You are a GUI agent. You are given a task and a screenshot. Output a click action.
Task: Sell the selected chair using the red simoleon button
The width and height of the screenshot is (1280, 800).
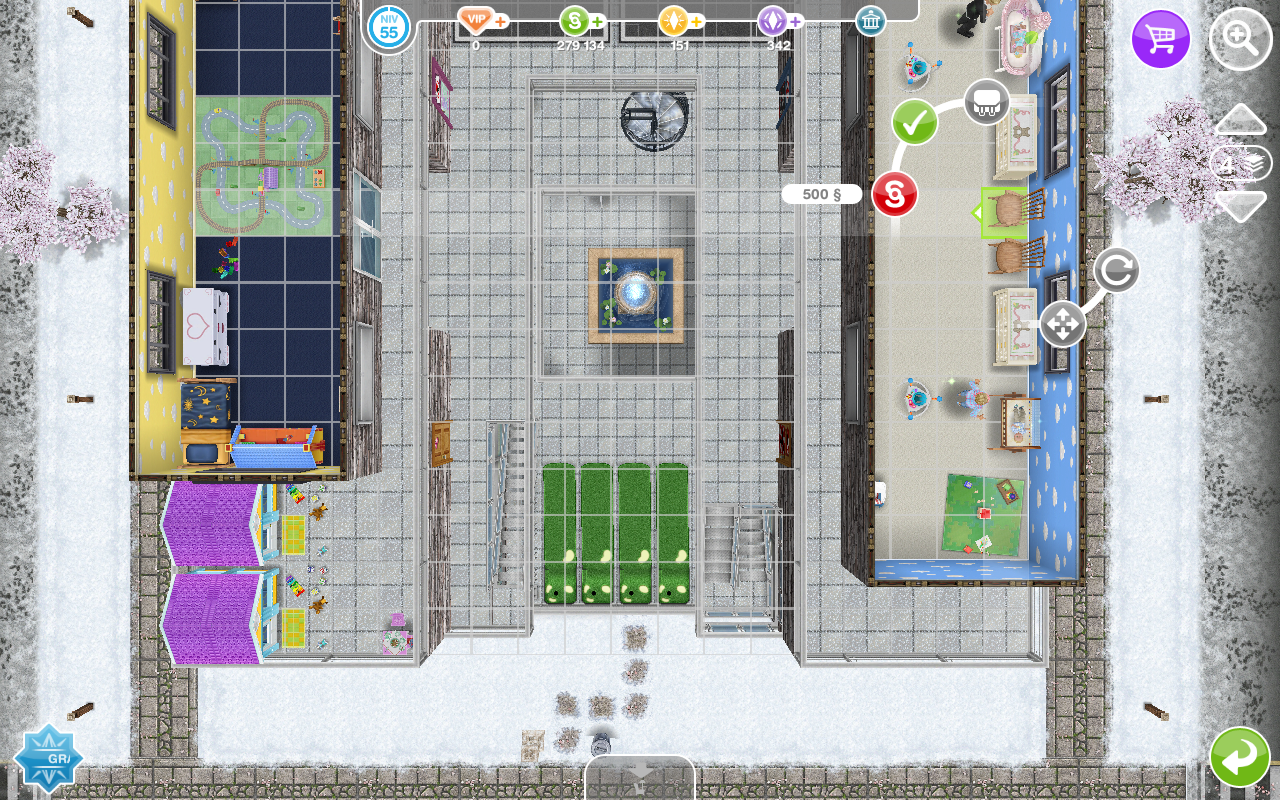coord(894,194)
